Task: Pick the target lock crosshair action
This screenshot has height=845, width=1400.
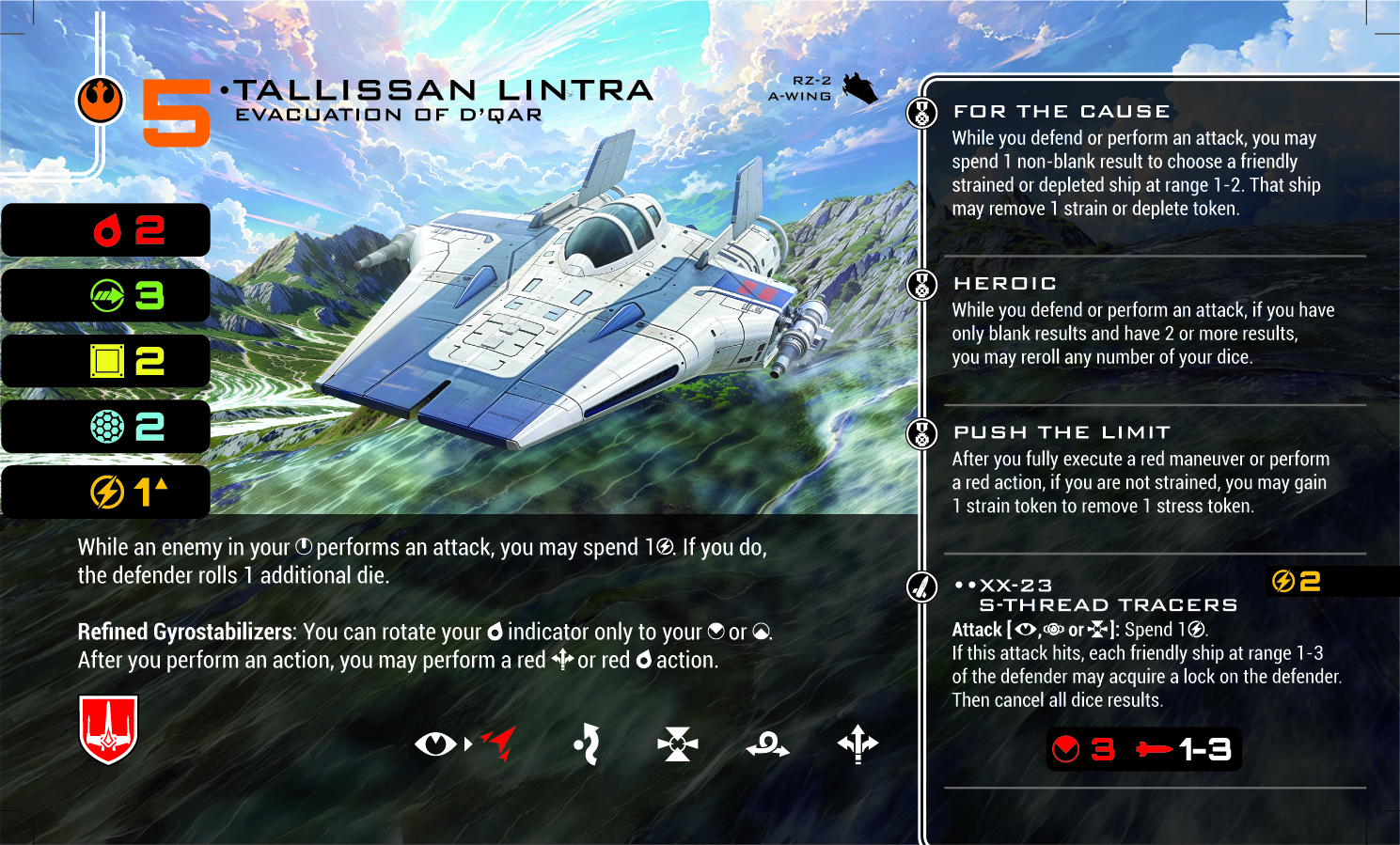Action: (678, 744)
